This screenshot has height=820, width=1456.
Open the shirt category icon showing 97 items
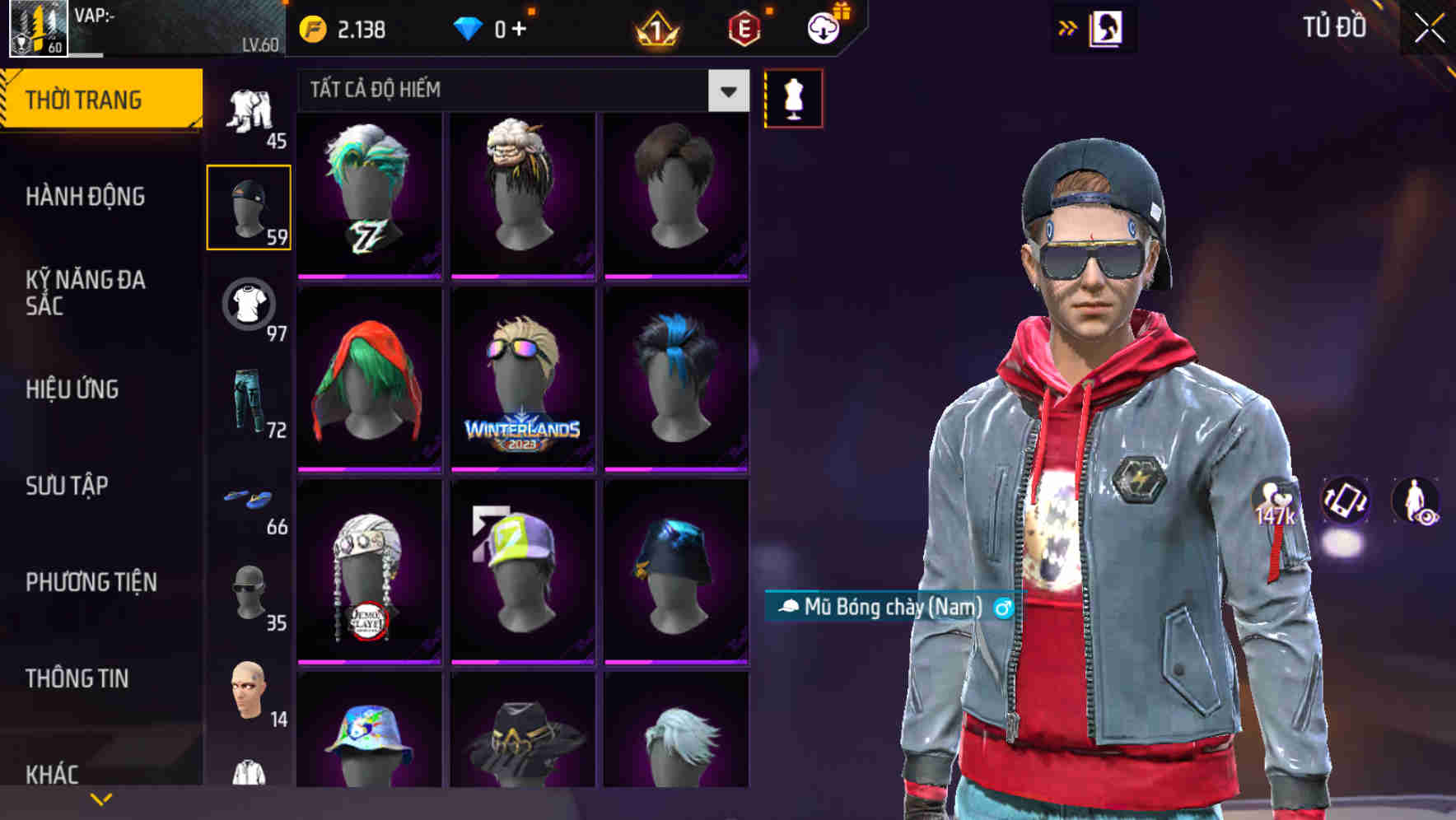click(248, 306)
